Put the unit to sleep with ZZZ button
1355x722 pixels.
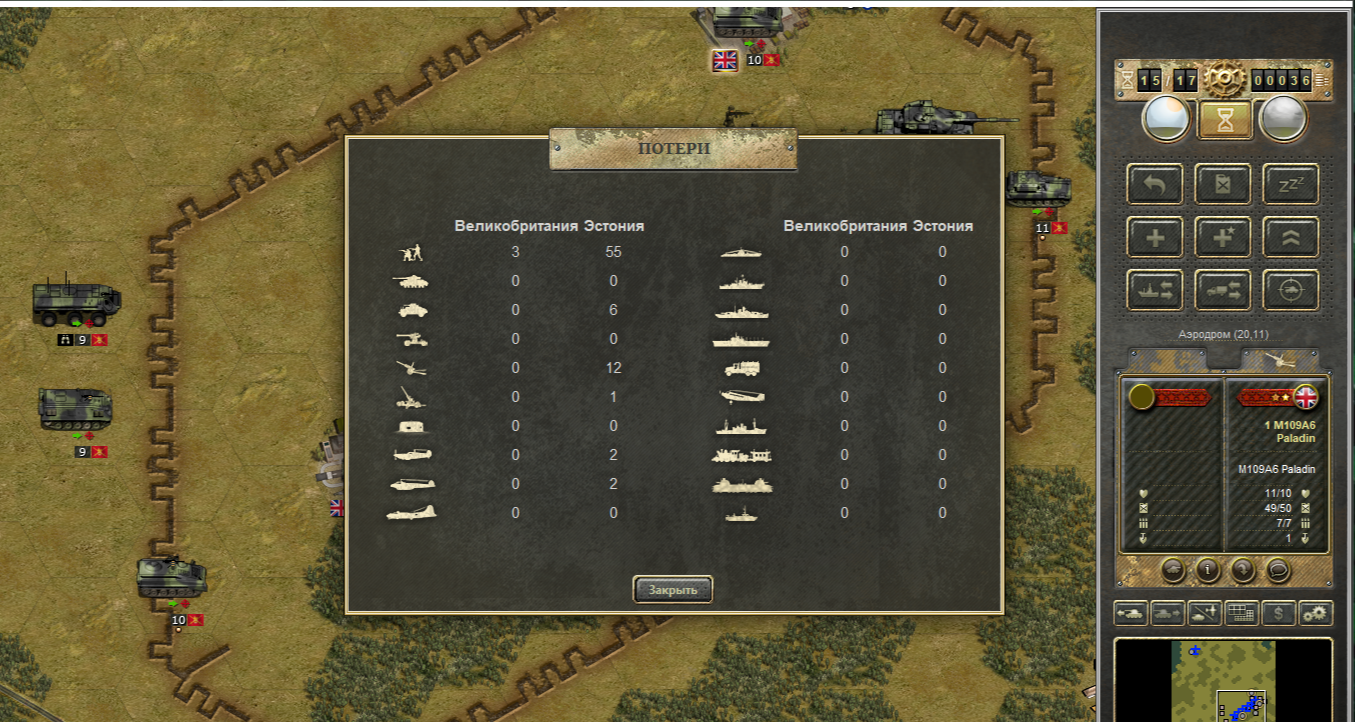[x=1290, y=184]
